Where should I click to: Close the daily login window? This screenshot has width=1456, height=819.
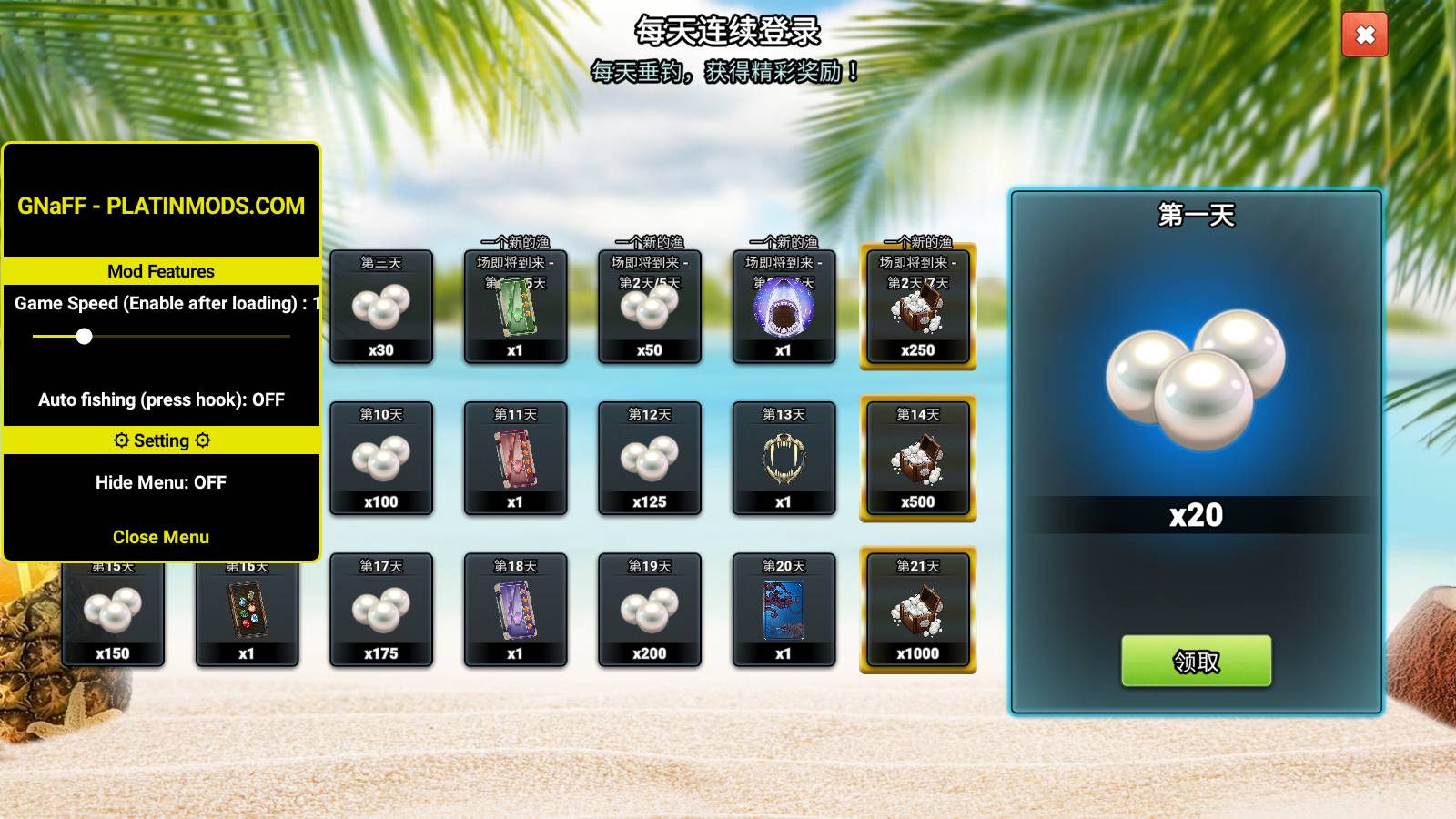pos(1364,35)
